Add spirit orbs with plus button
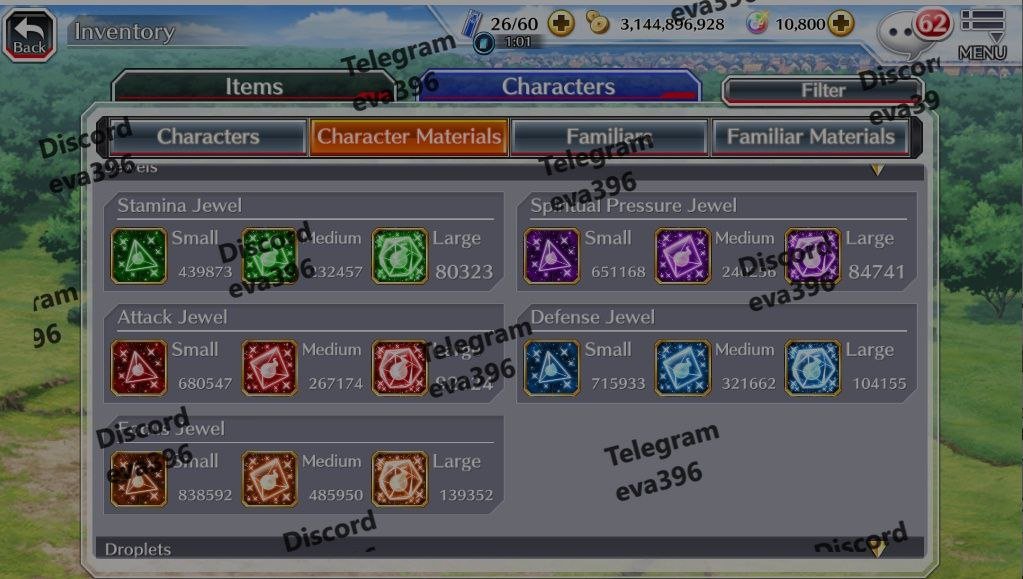 [x=840, y=23]
